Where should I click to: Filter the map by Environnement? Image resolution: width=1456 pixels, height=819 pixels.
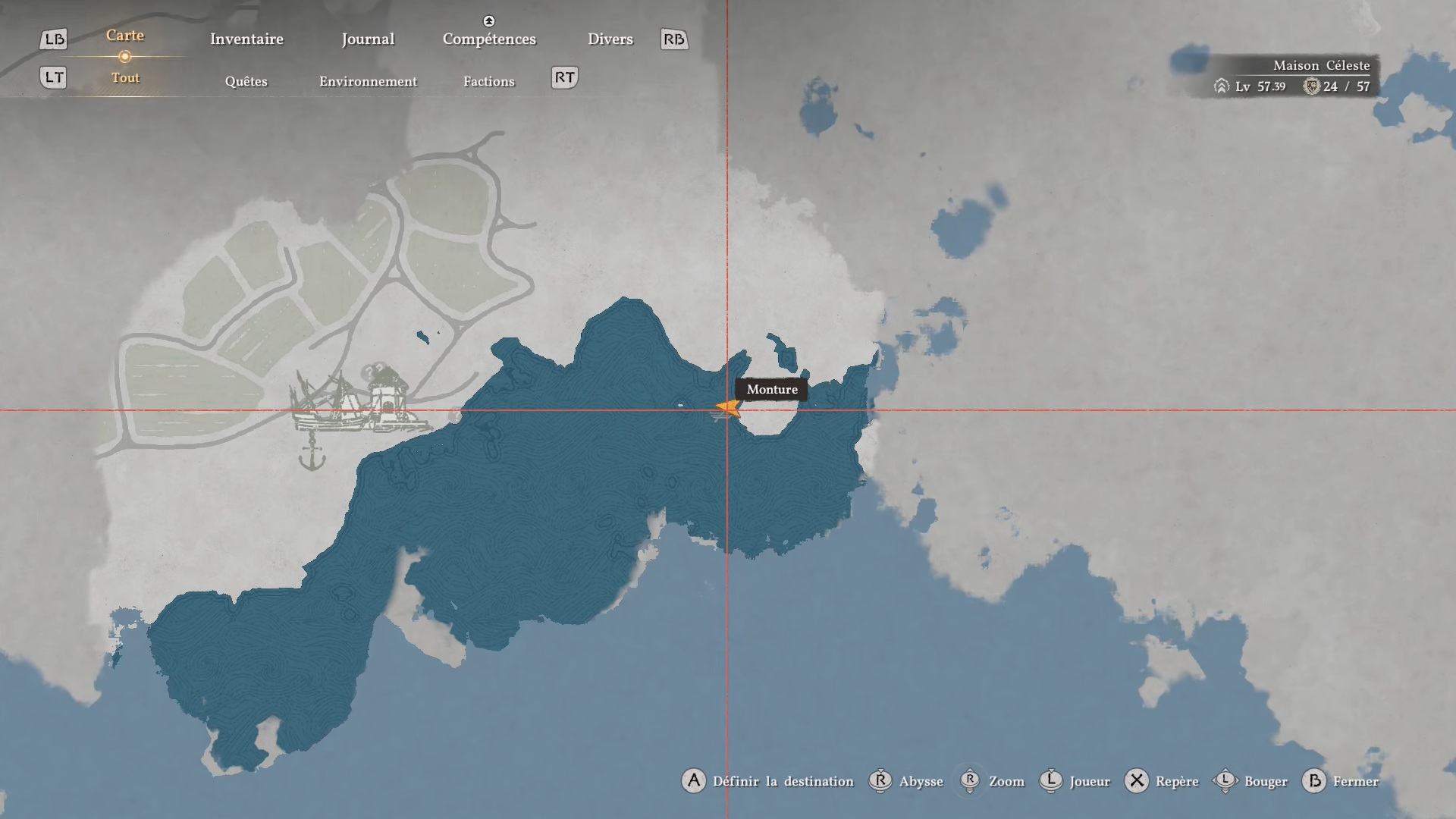[368, 82]
